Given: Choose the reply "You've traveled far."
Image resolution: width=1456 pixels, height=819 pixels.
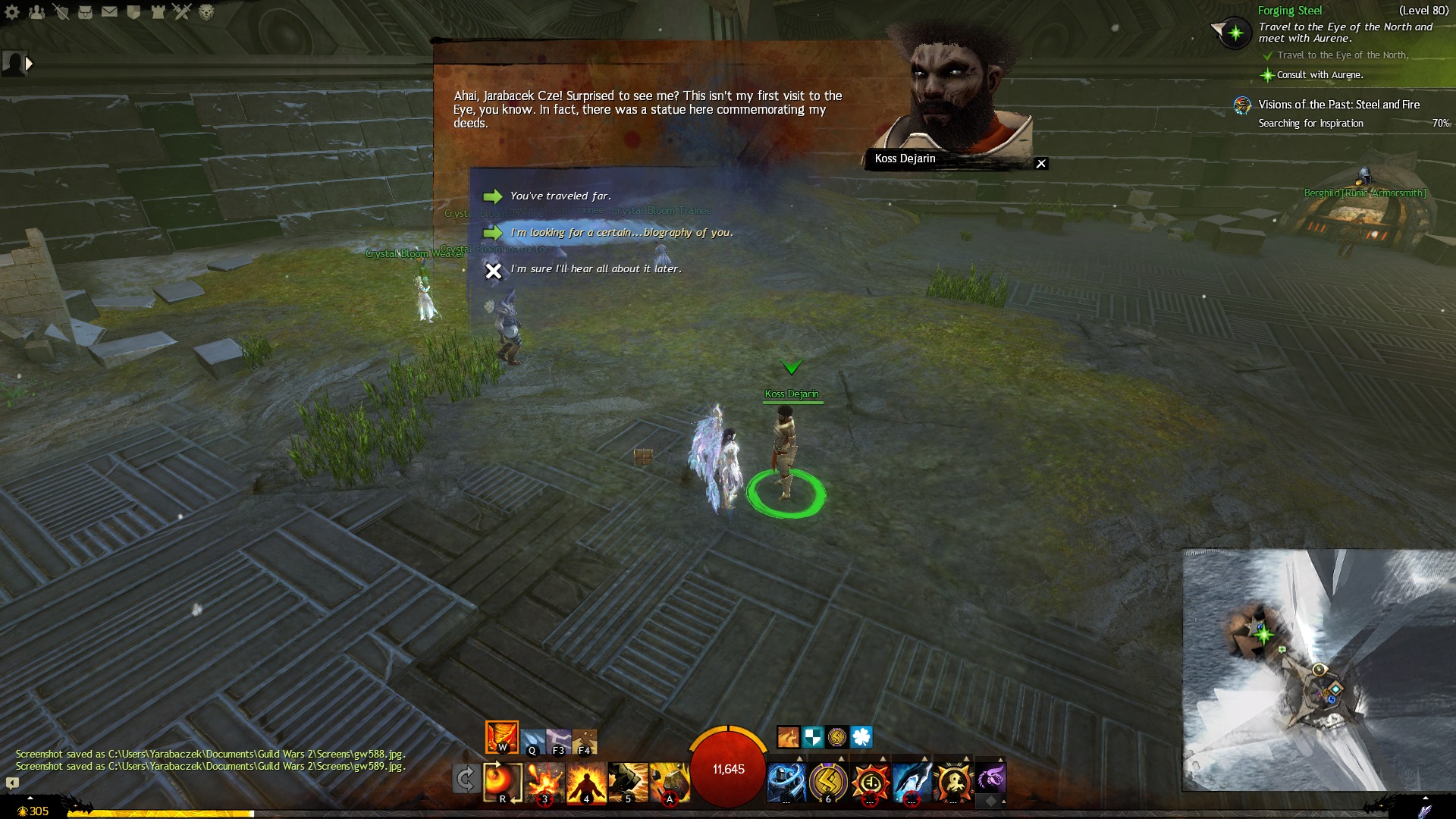Looking at the screenshot, I should click(560, 196).
